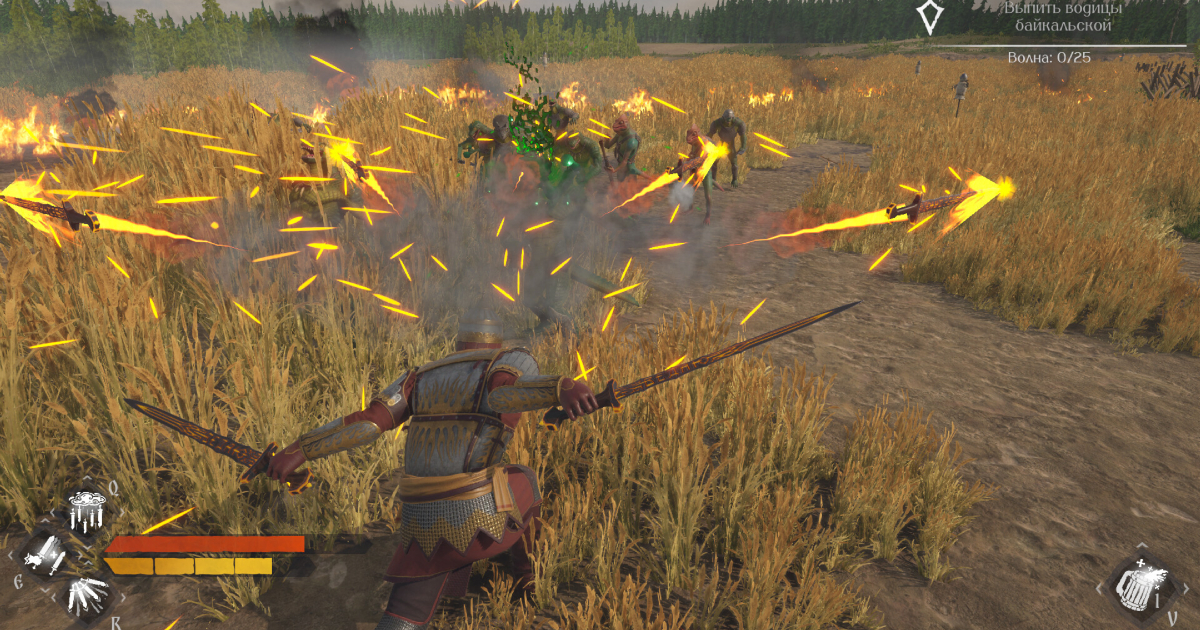Open the "Выпить водицы байкальской" objective tracker

tap(1062, 17)
